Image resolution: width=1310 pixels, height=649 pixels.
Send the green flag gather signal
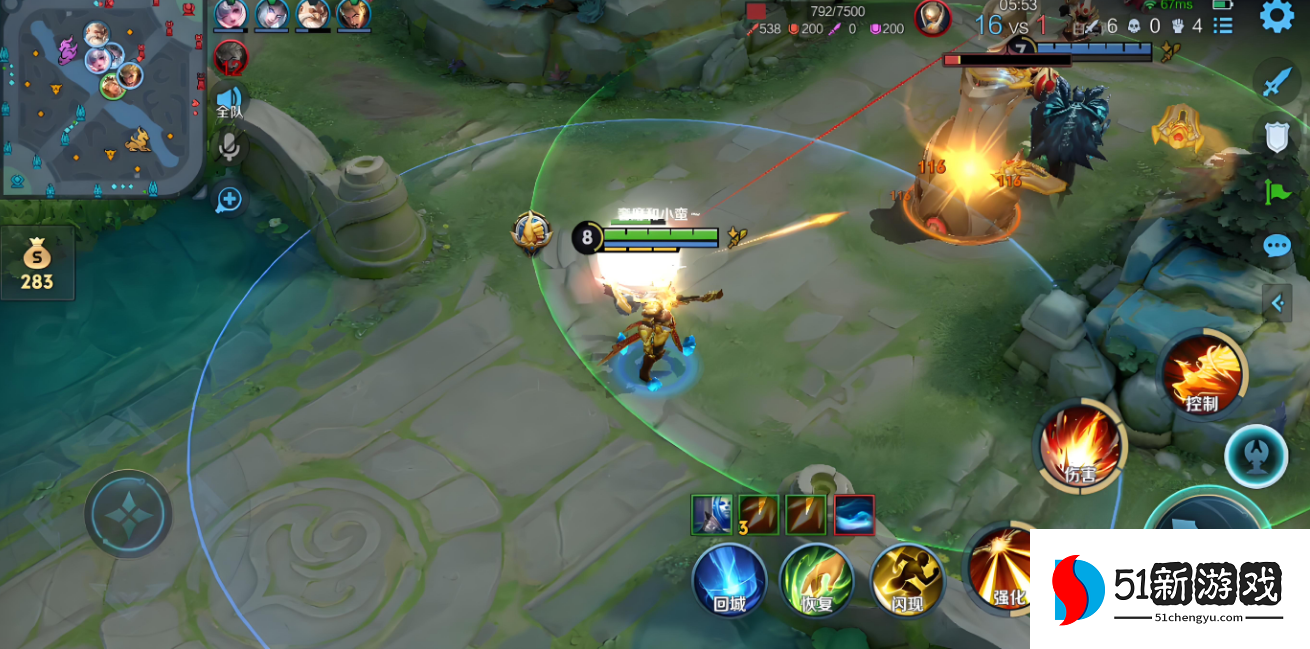point(1277,191)
